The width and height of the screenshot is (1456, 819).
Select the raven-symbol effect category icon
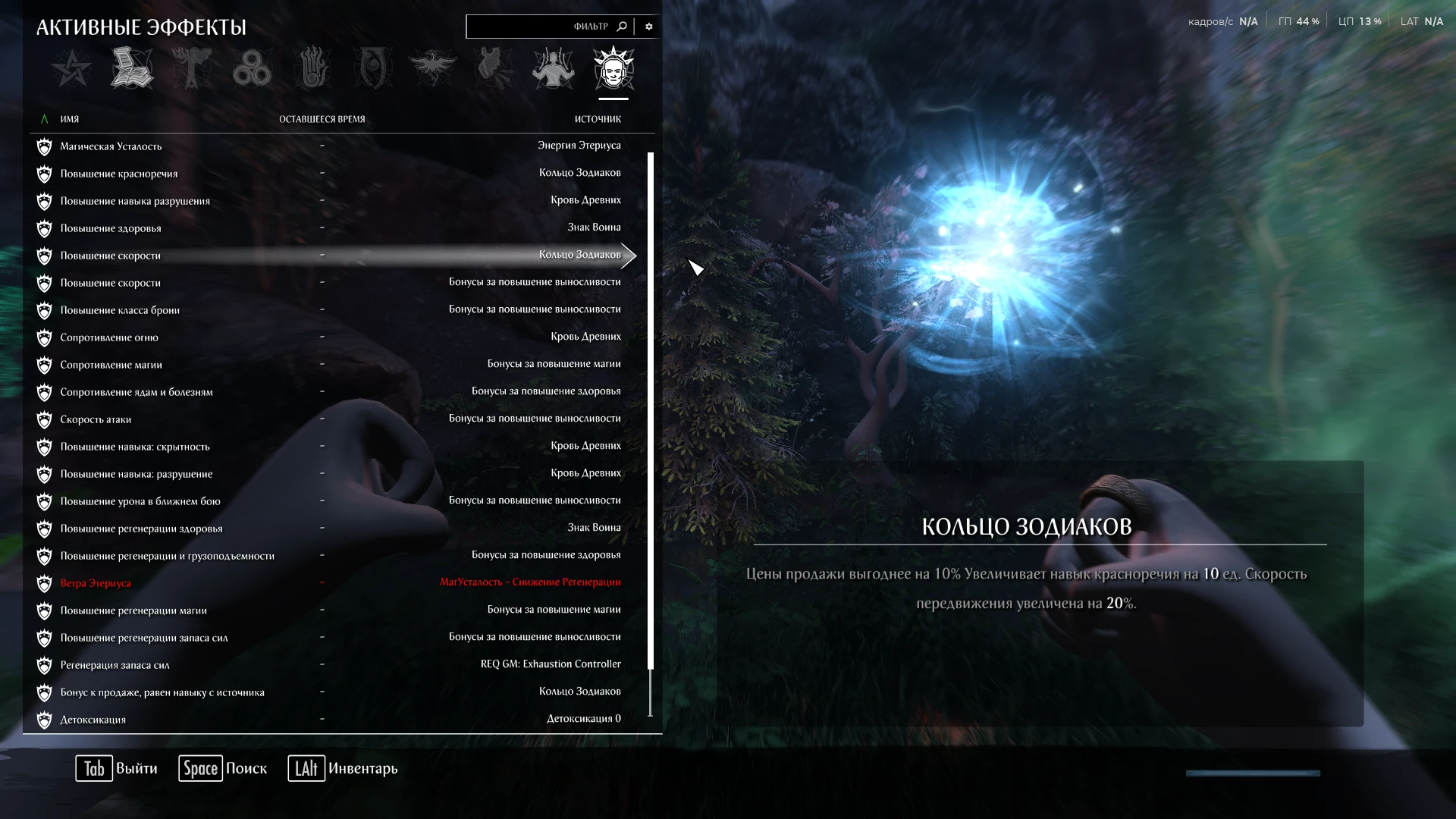click(x=433, y=68)
